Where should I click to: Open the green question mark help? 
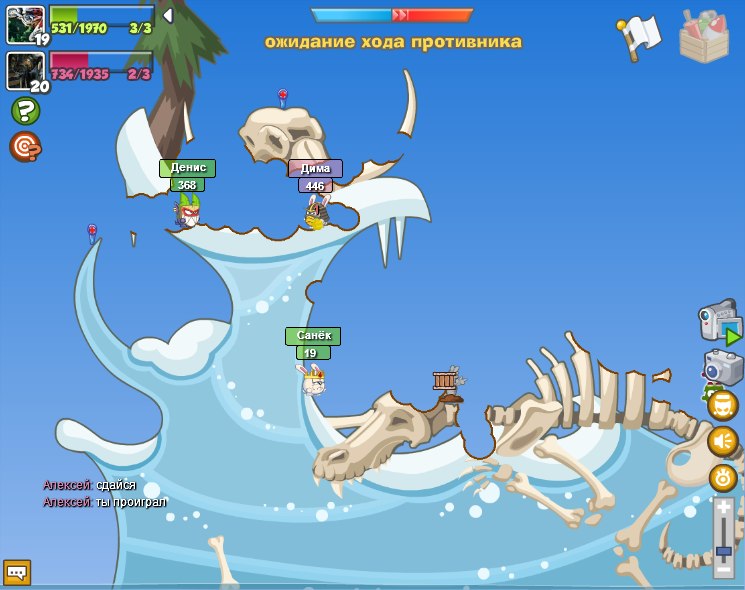[25, 111]
